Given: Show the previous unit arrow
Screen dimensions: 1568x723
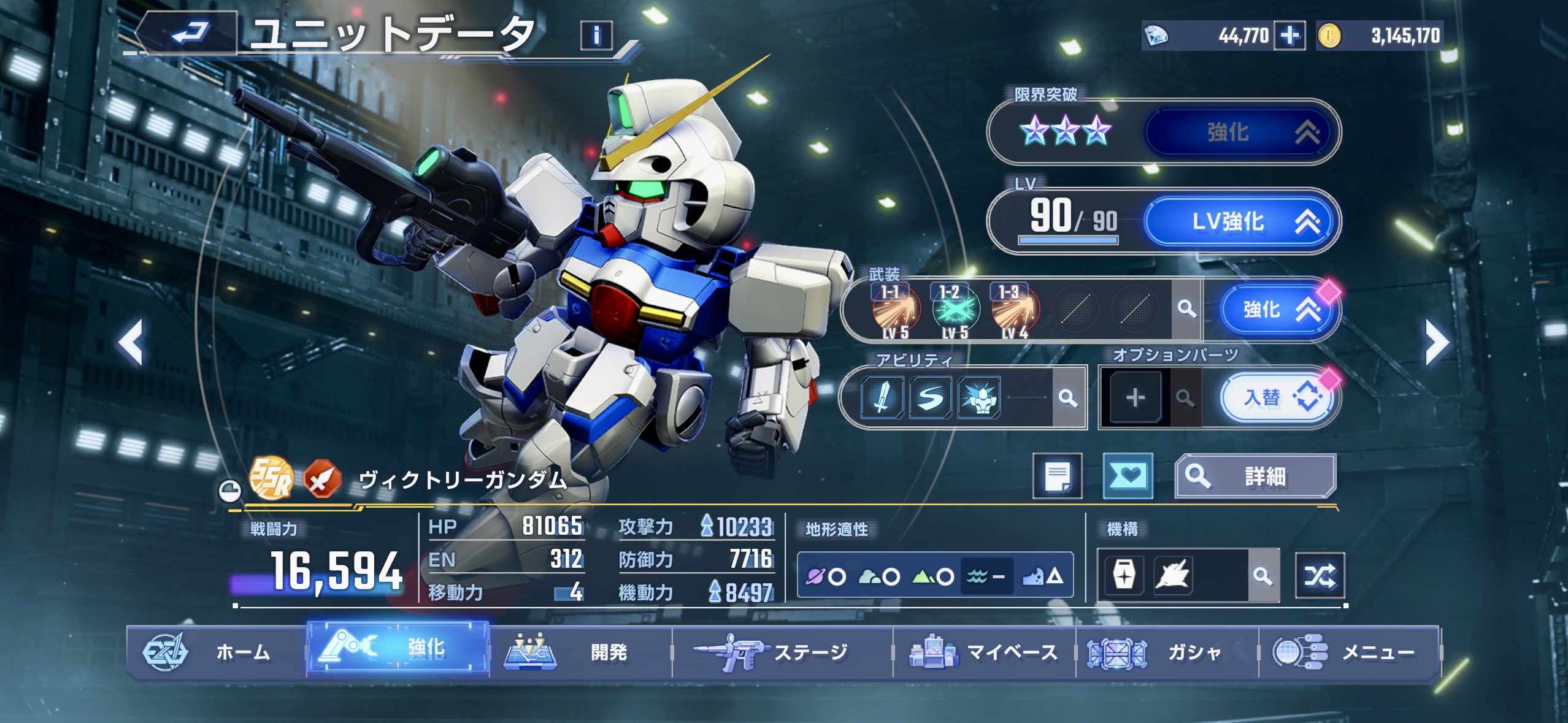Looking at the screenshot, I should (131, 343).
